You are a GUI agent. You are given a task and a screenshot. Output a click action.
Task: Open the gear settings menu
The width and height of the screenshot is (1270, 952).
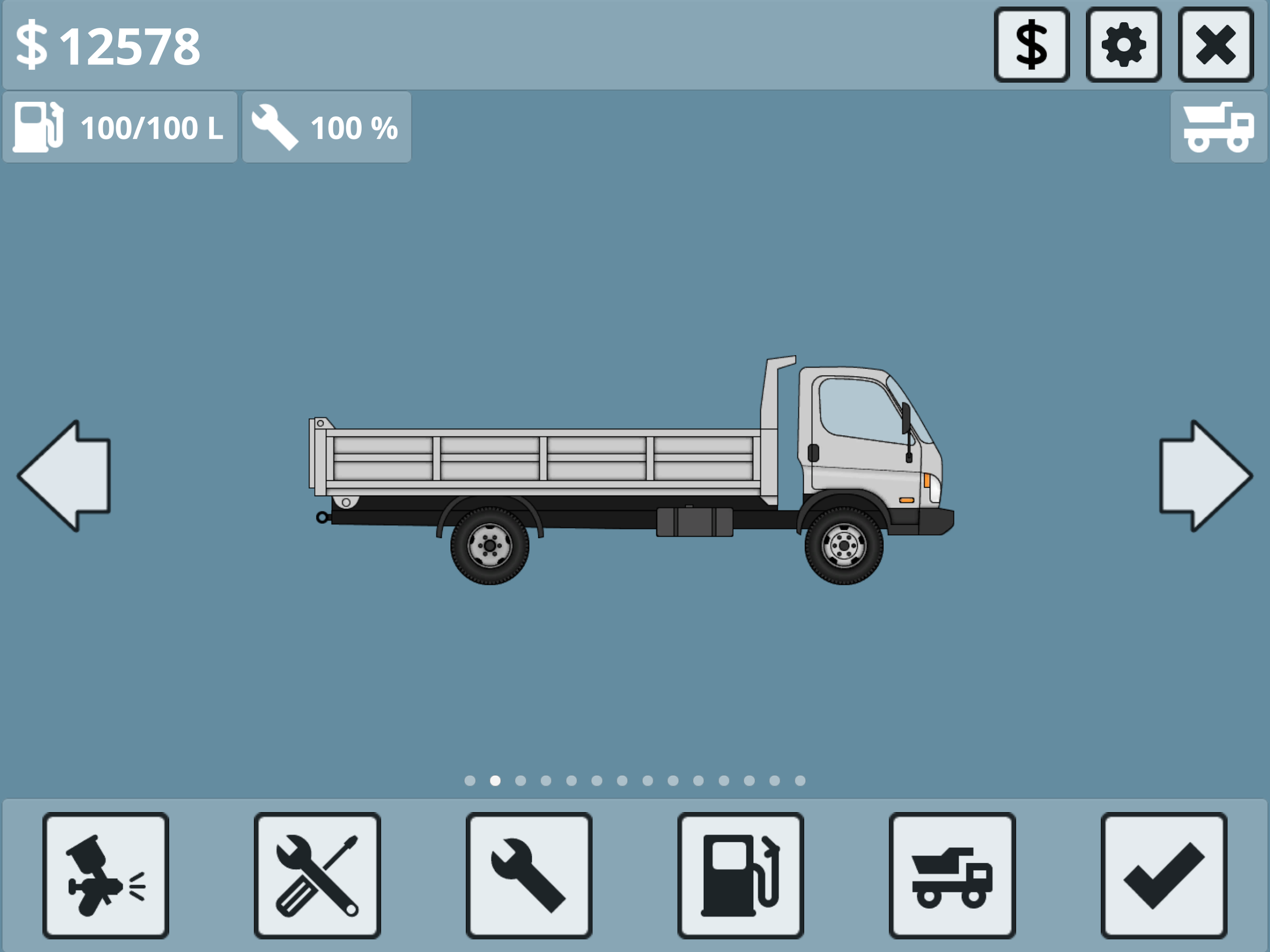point(1123,45)
